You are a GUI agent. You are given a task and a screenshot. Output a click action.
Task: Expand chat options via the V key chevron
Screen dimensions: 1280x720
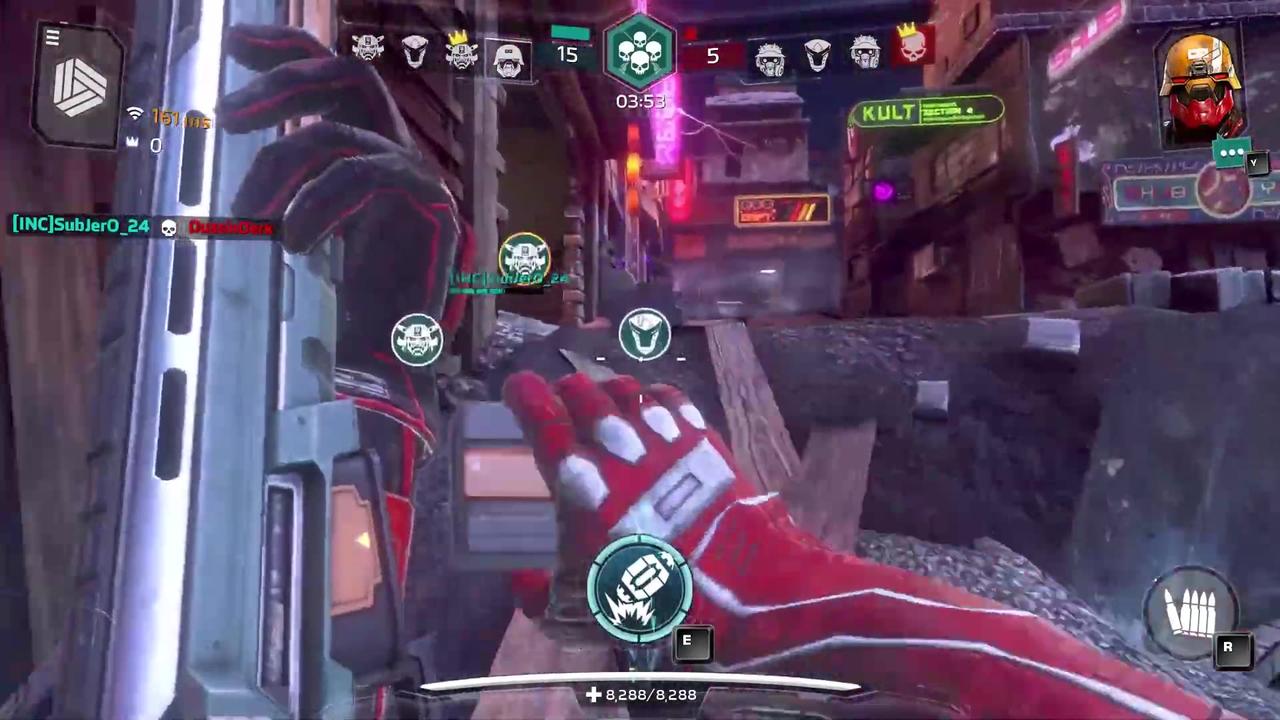pos(1254,163)
